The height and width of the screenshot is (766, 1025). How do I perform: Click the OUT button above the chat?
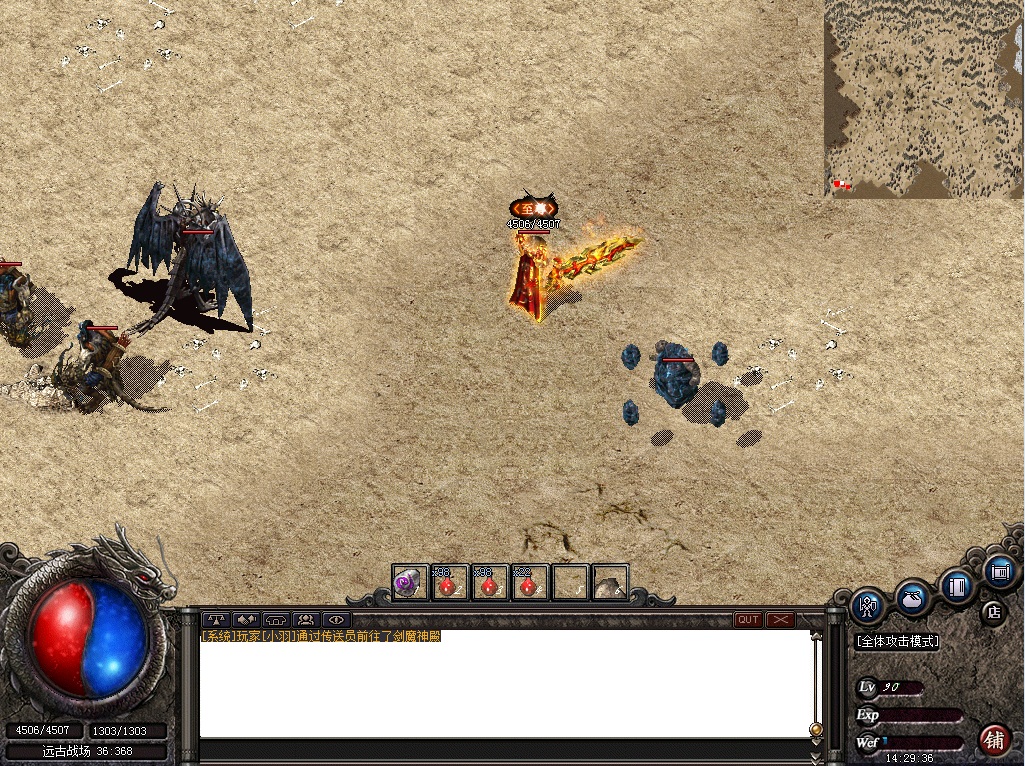[x=748, y=620]
